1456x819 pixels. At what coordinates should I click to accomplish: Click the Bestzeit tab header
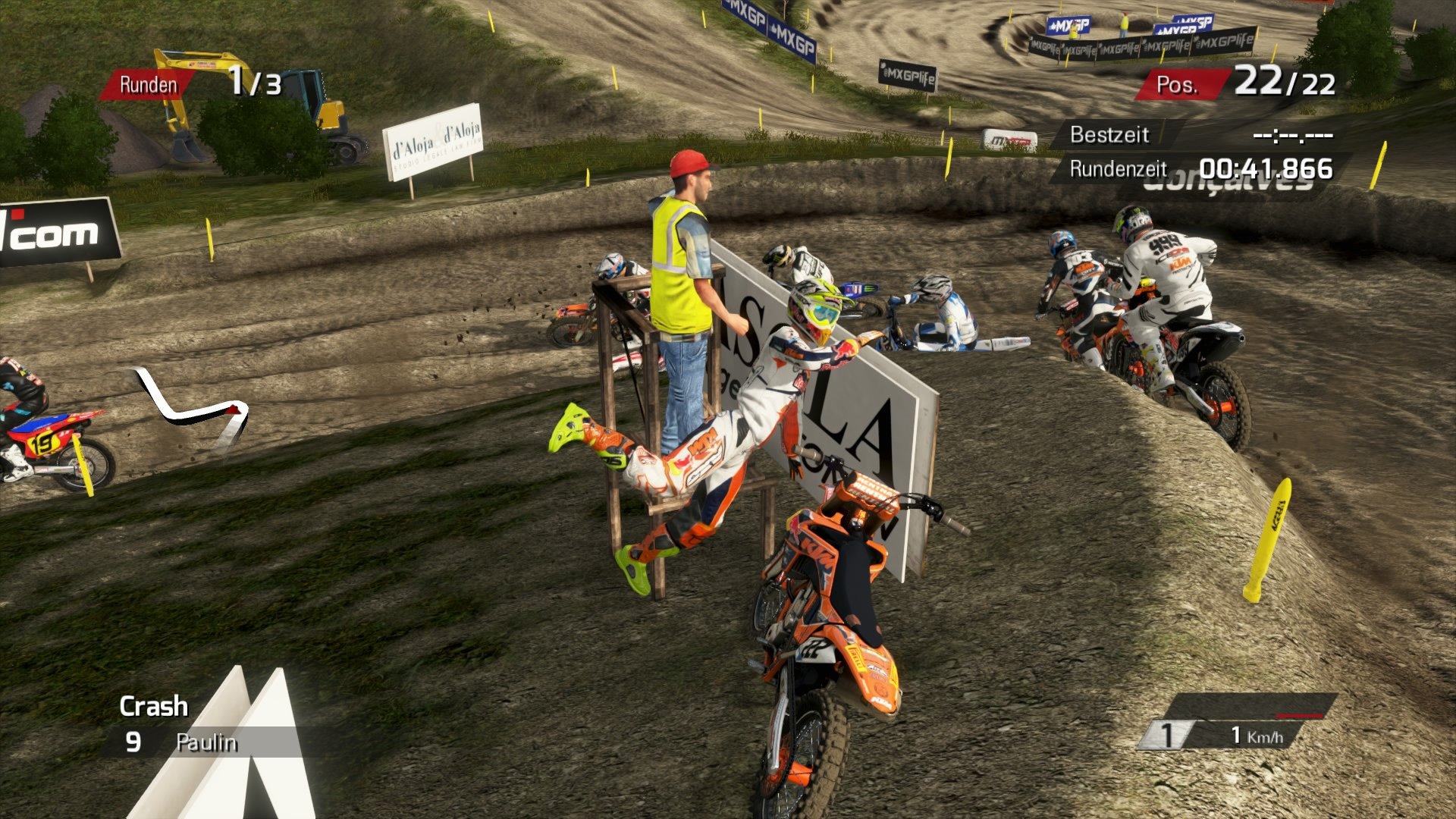1109,136
